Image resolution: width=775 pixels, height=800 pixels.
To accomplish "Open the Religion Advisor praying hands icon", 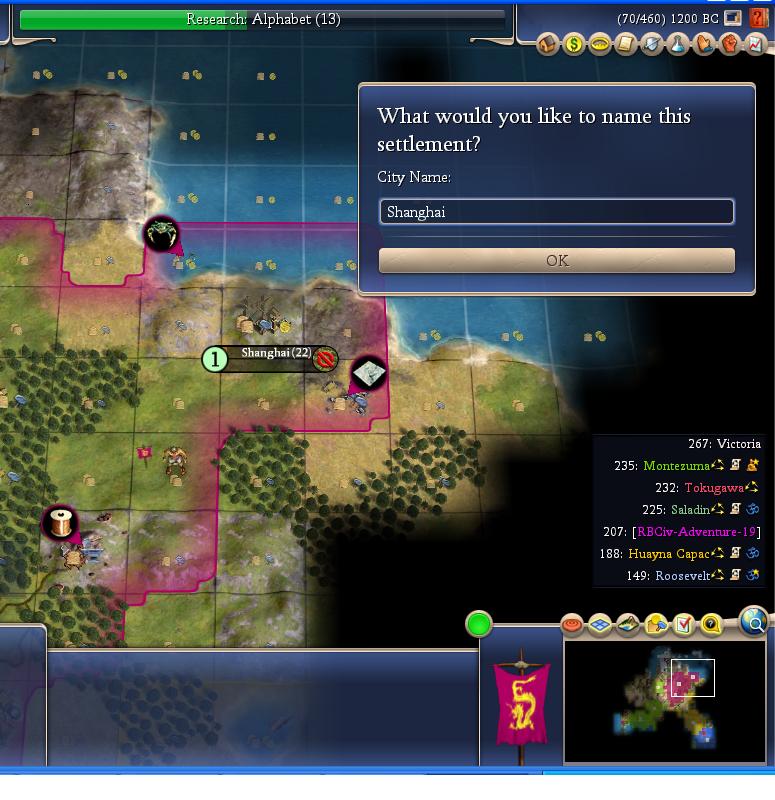I will click(704, 45).
